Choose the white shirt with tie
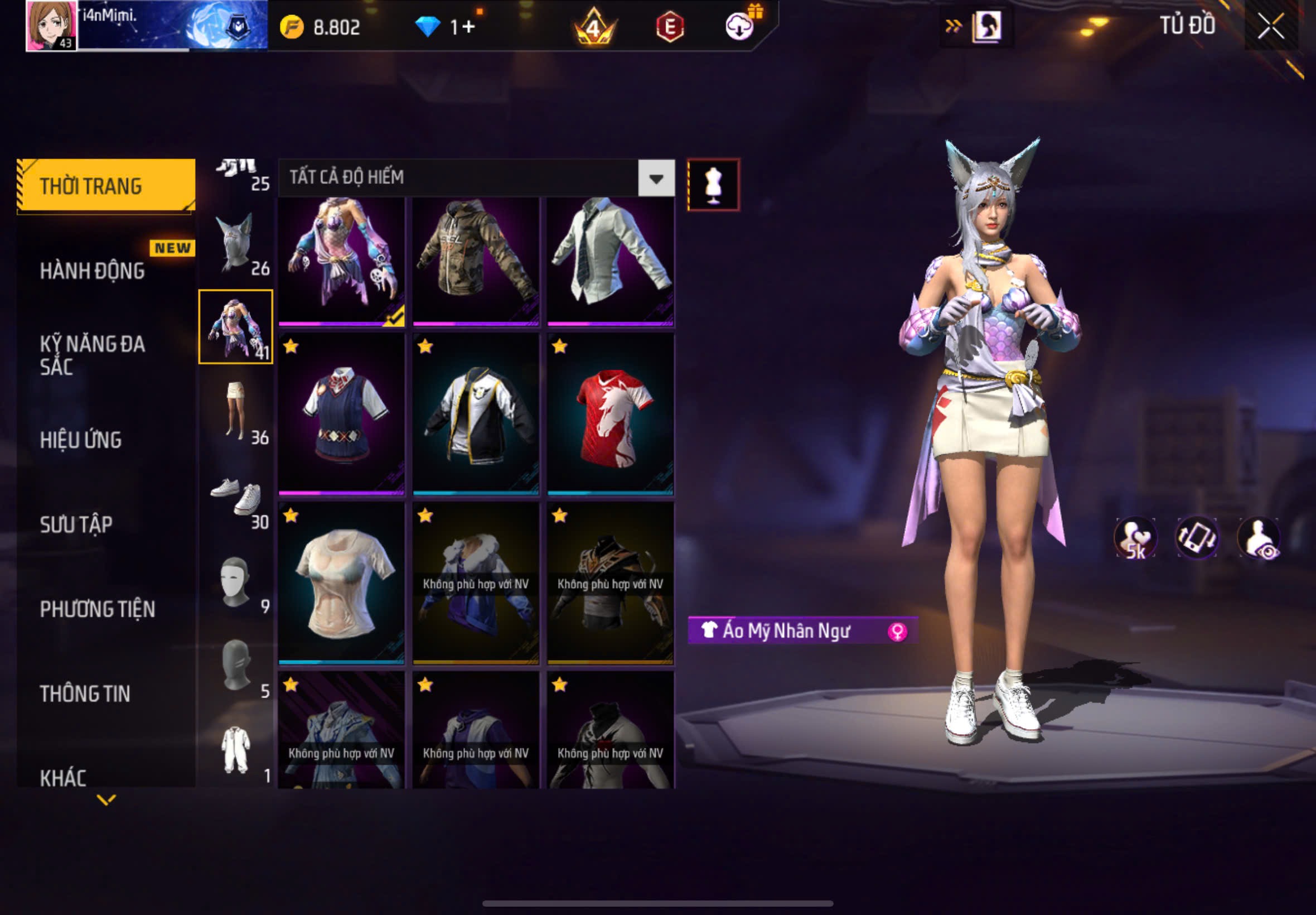1316x915 pixels. click(610, 262)
